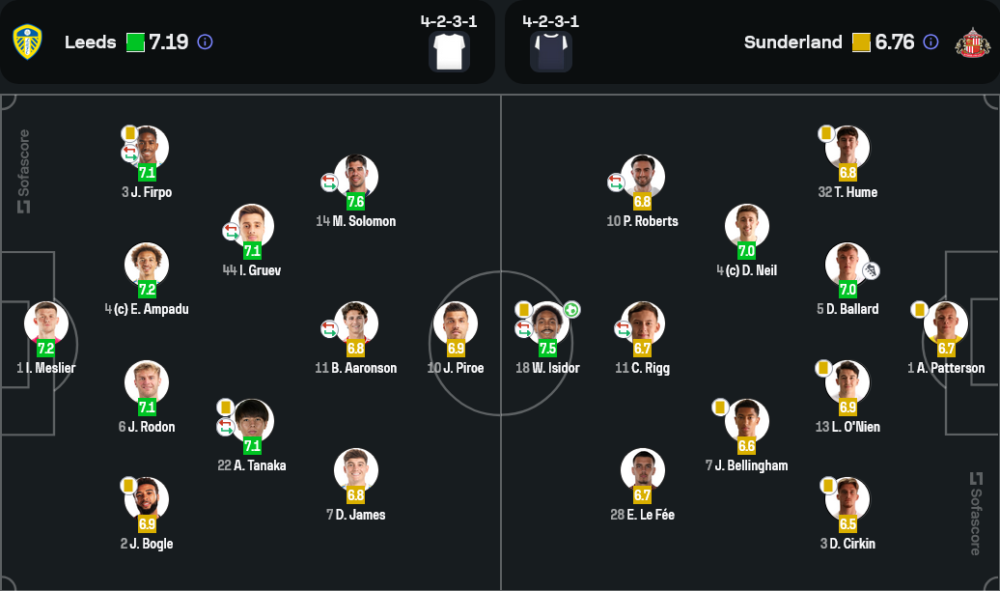This screenshot has height=591, width=1000.
Task: Select striker J. Piroe's avatar
Action: click(456, 324)
